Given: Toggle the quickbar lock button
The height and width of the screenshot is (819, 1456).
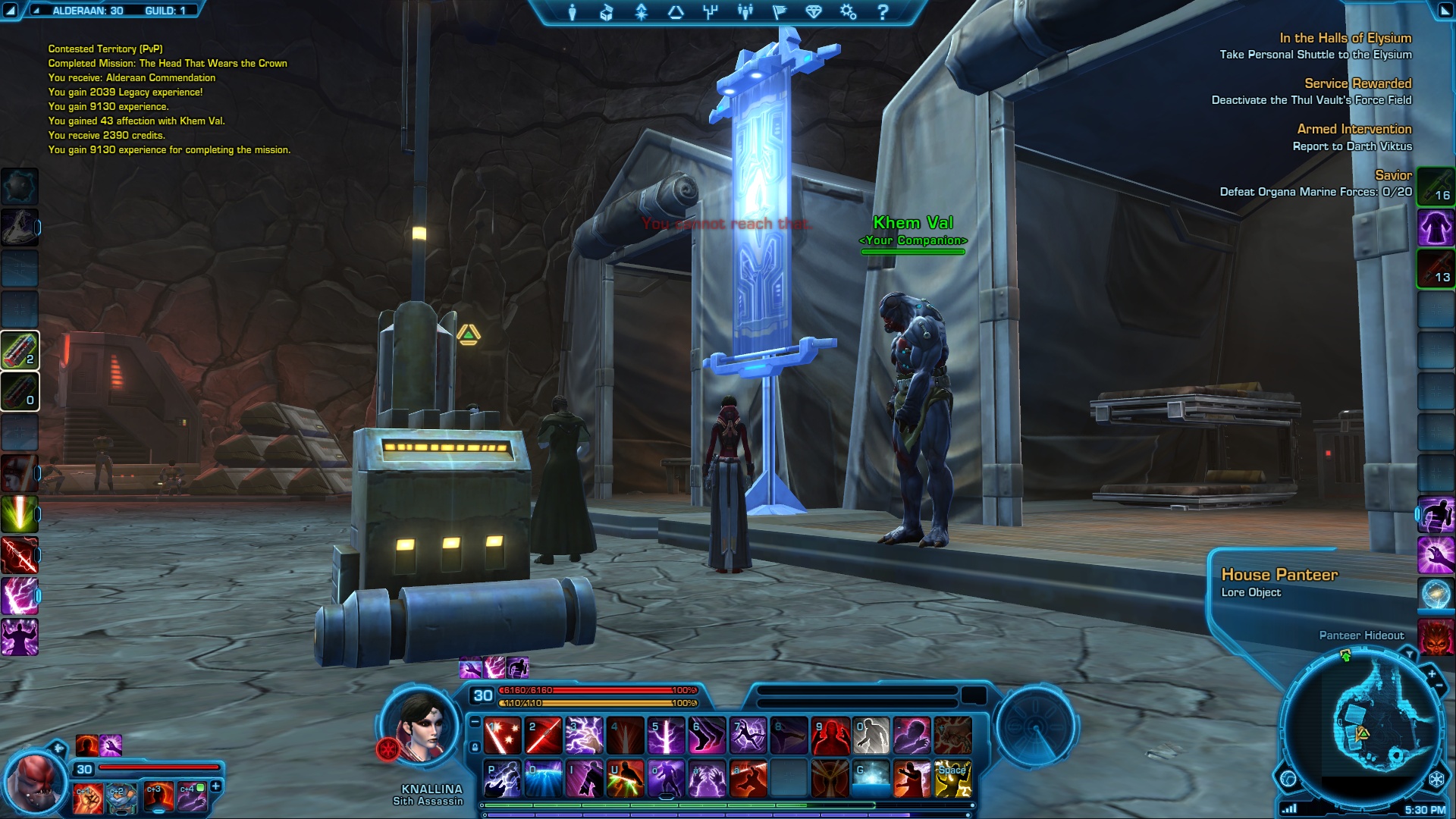Looking at the screenshot, I should (x=475, y=748).
